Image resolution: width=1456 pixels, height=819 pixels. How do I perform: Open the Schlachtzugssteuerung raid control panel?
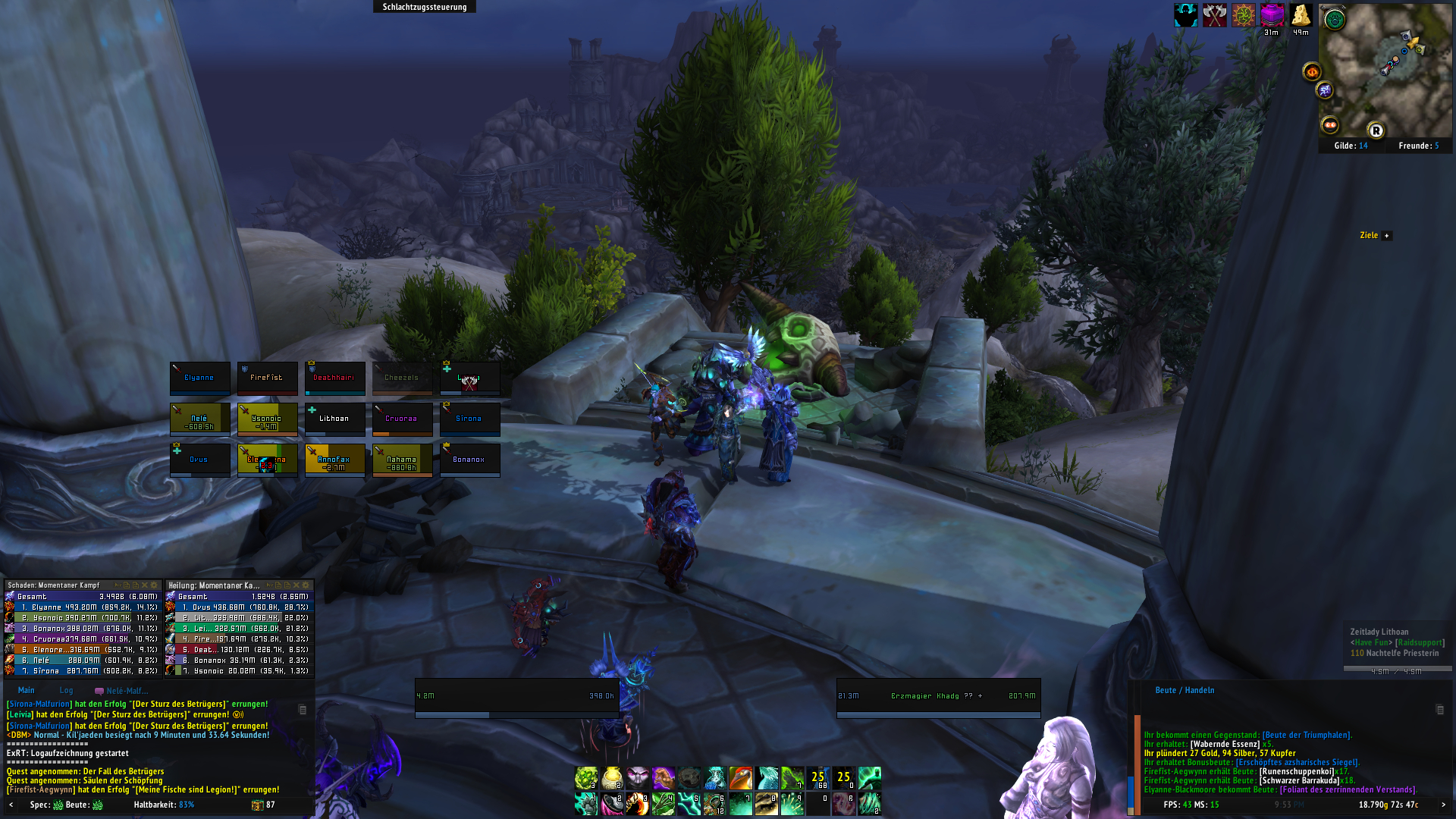[x=424, y=7]
